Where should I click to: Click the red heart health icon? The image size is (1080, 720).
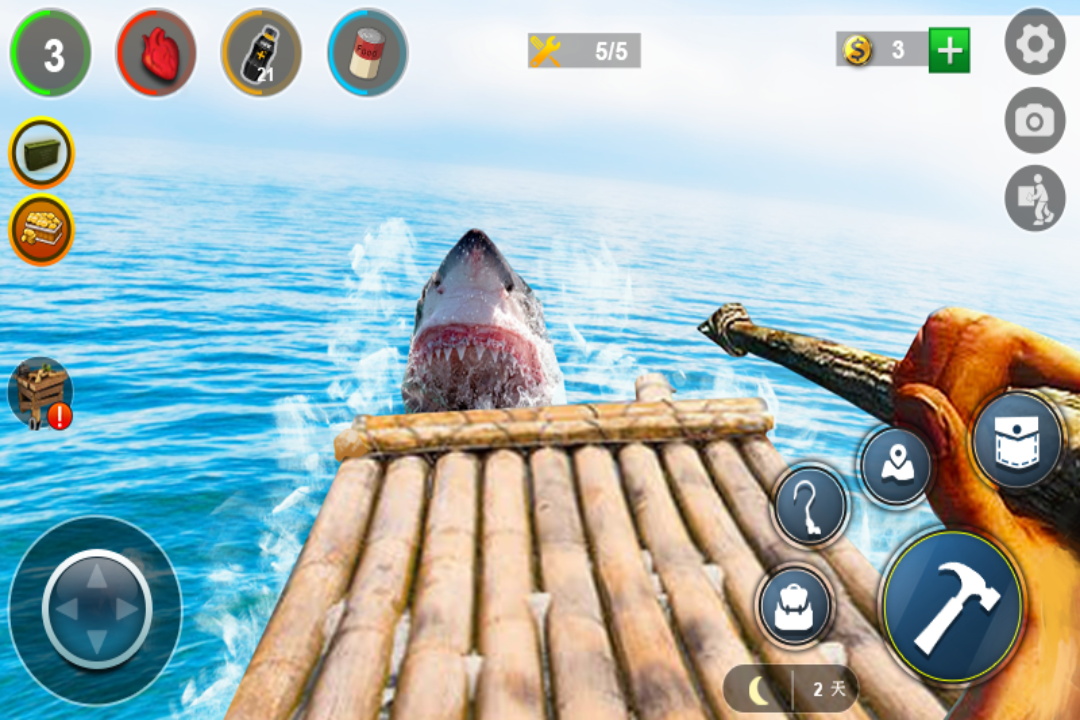[156, 53]
